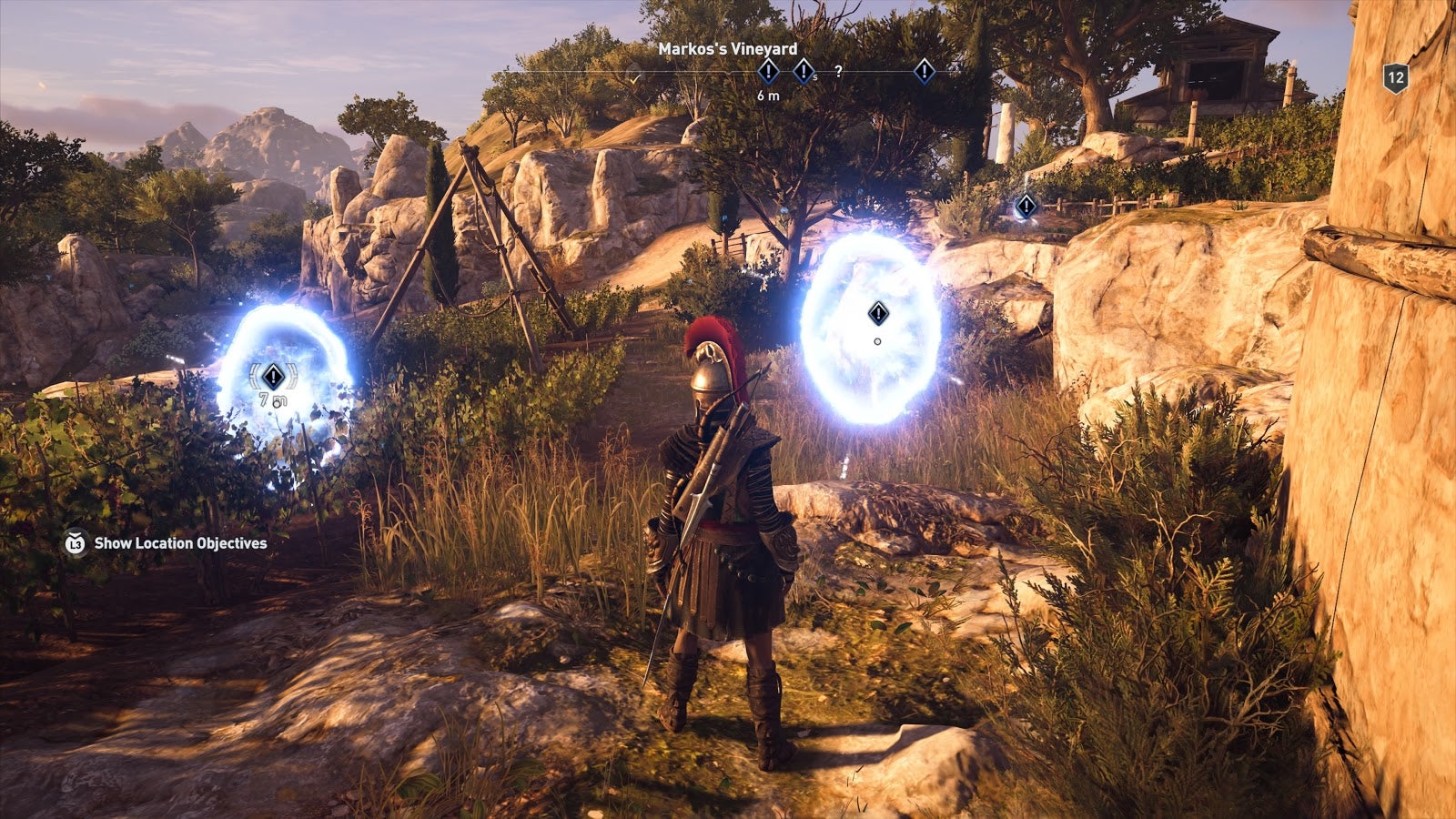1456x819 pixels.
Task: Click the level 12 shield badge
Action: (x=1395, y=78)
